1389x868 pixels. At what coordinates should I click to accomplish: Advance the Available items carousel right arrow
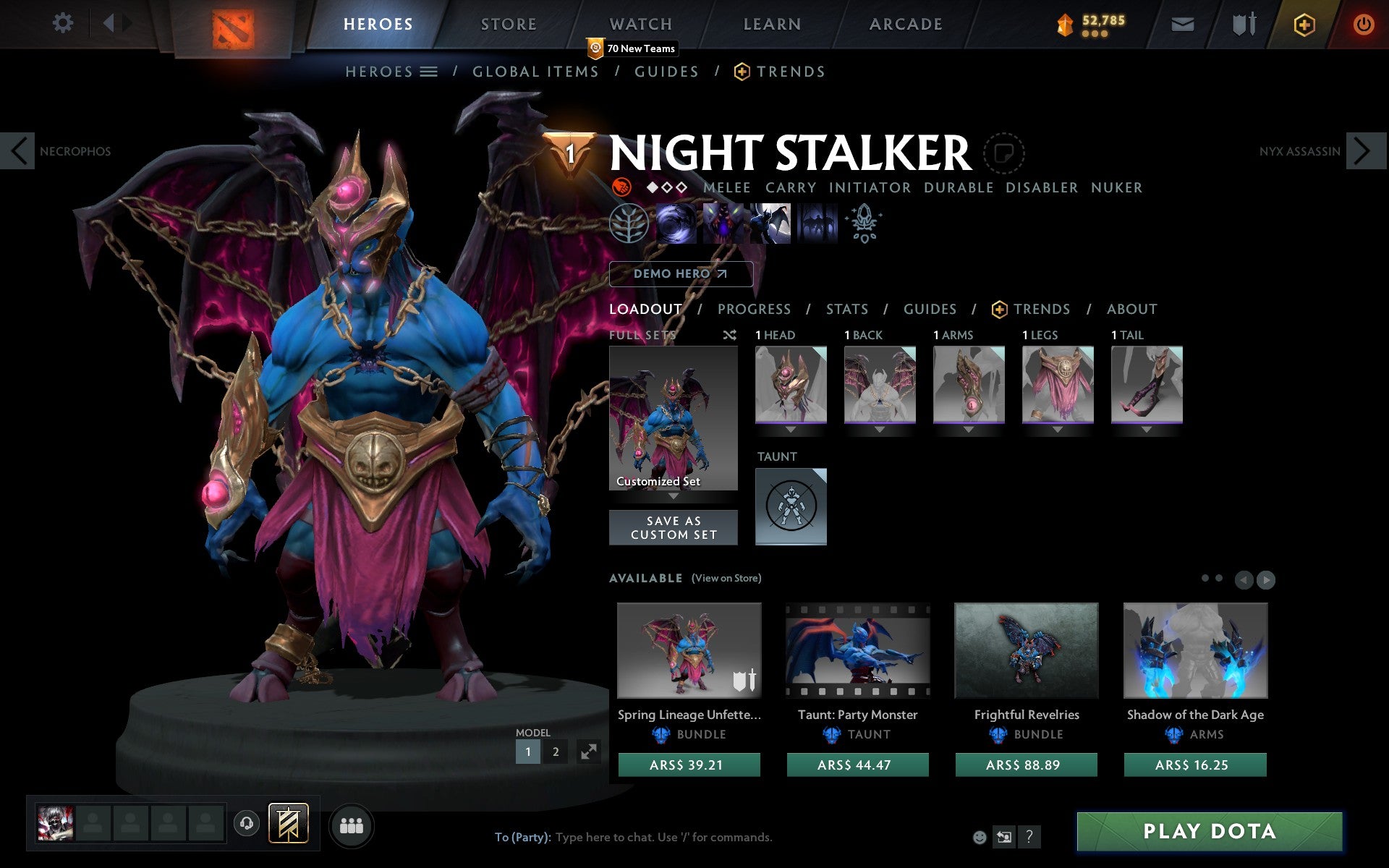tap(1265, 579)
